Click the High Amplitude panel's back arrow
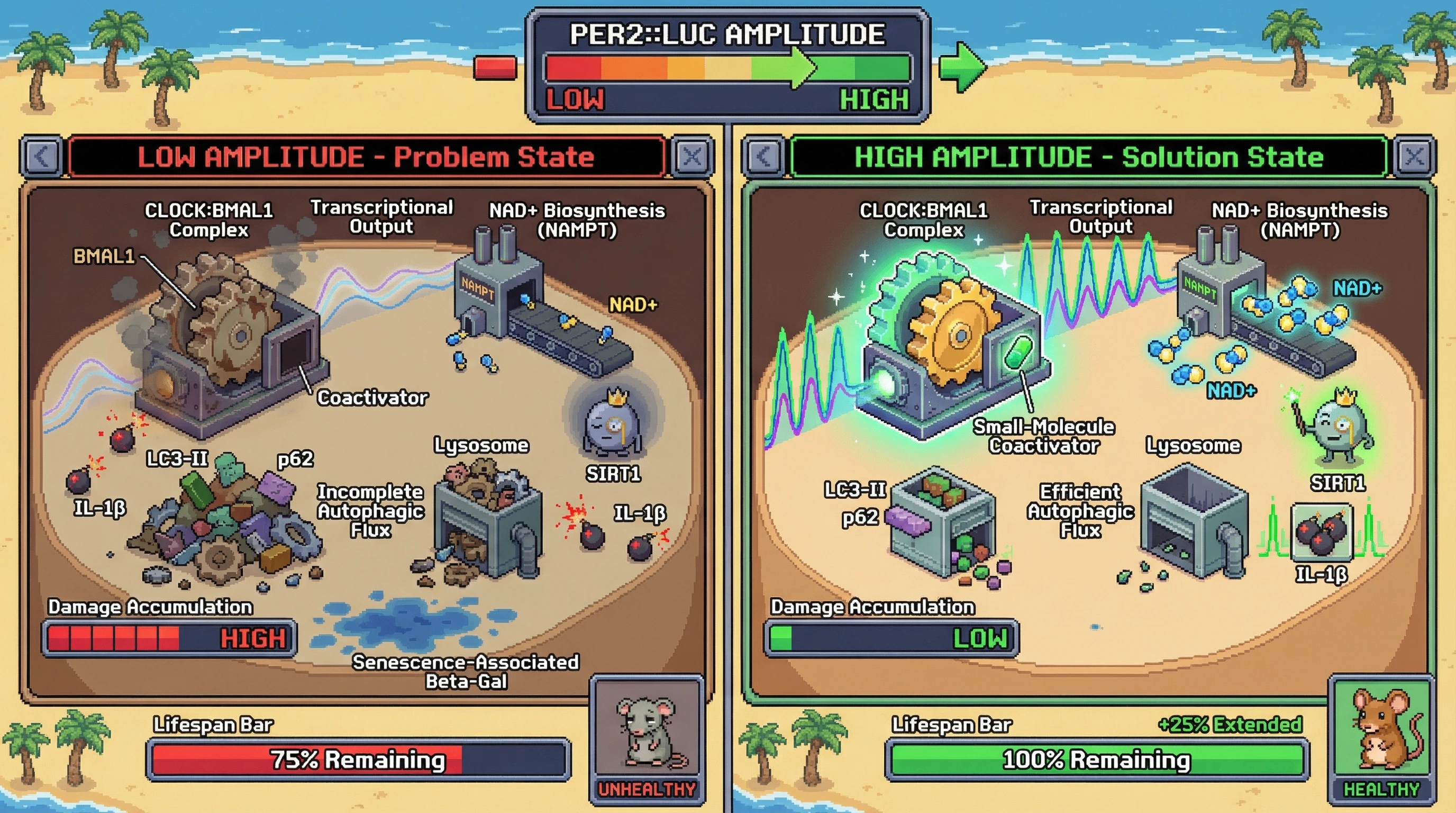The height and width of the screenshot is (813, 1456). 763,156
